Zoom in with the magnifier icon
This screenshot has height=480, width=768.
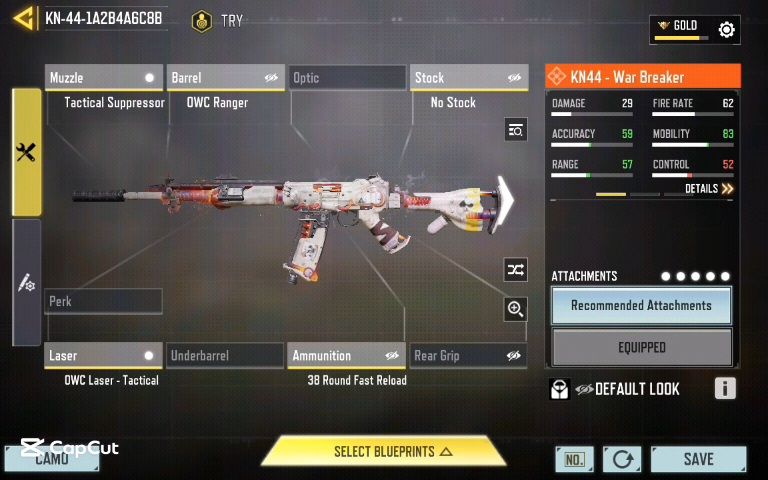[x=515, y=309]
